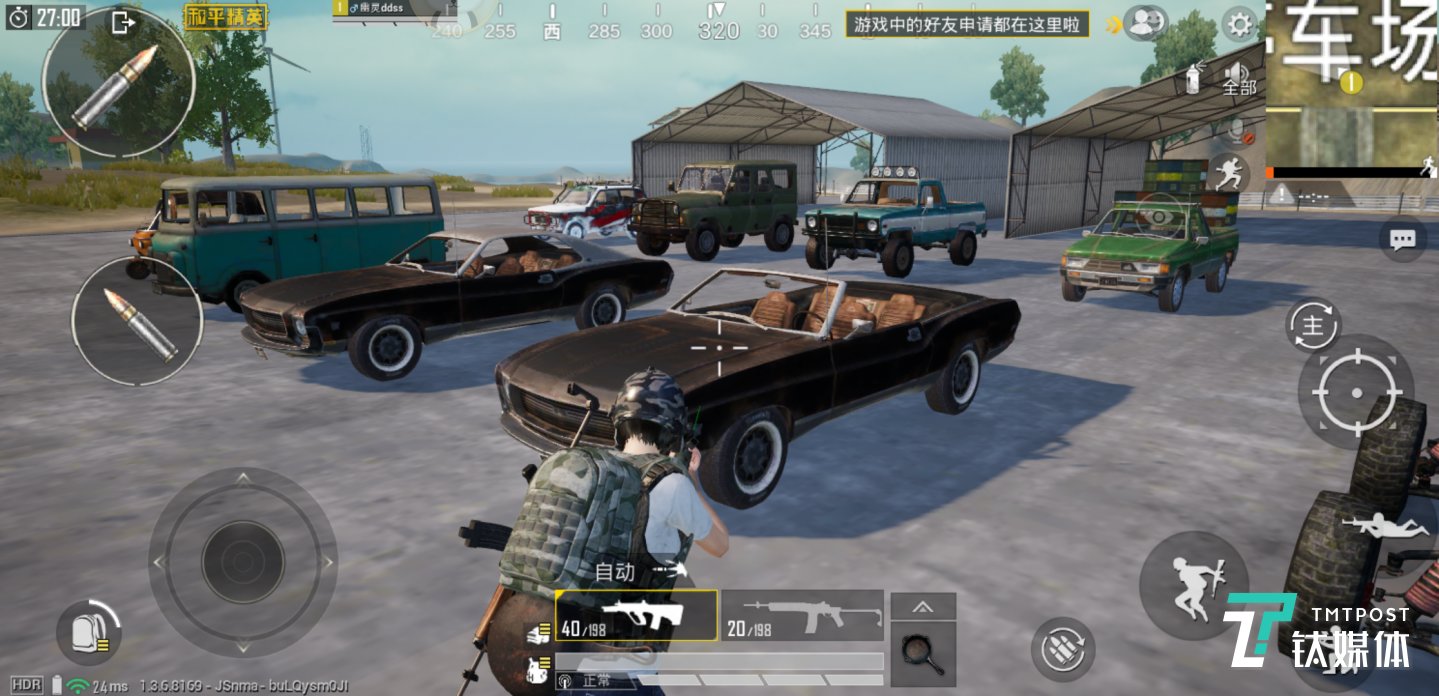Activate the running figure sprint icon
The height and width of the screenshot is (696, 1439).
coord(1228,174)
